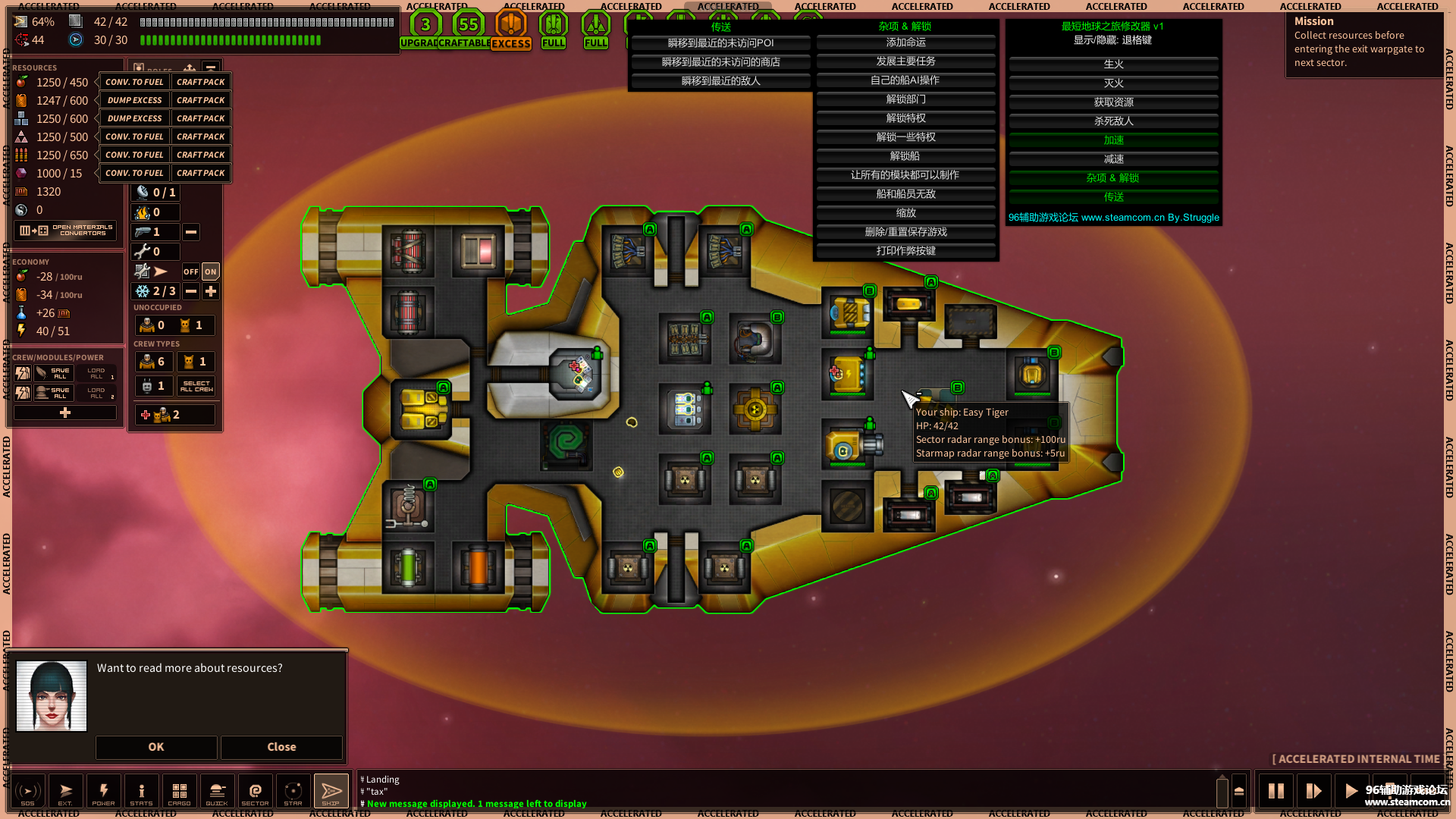The image size is (1456, 819).
Task: Click the EXCESS resource status icon
Action: click(511, 30)
